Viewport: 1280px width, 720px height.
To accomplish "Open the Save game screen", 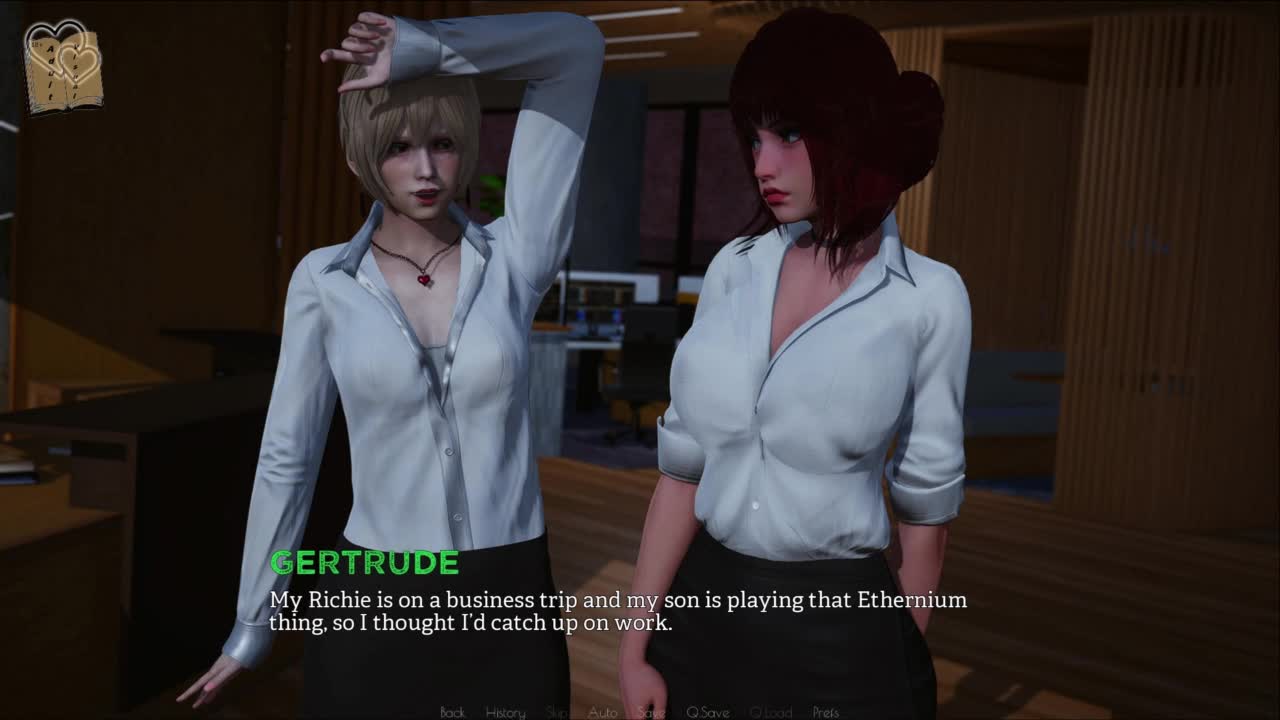I will coord(651,712).
